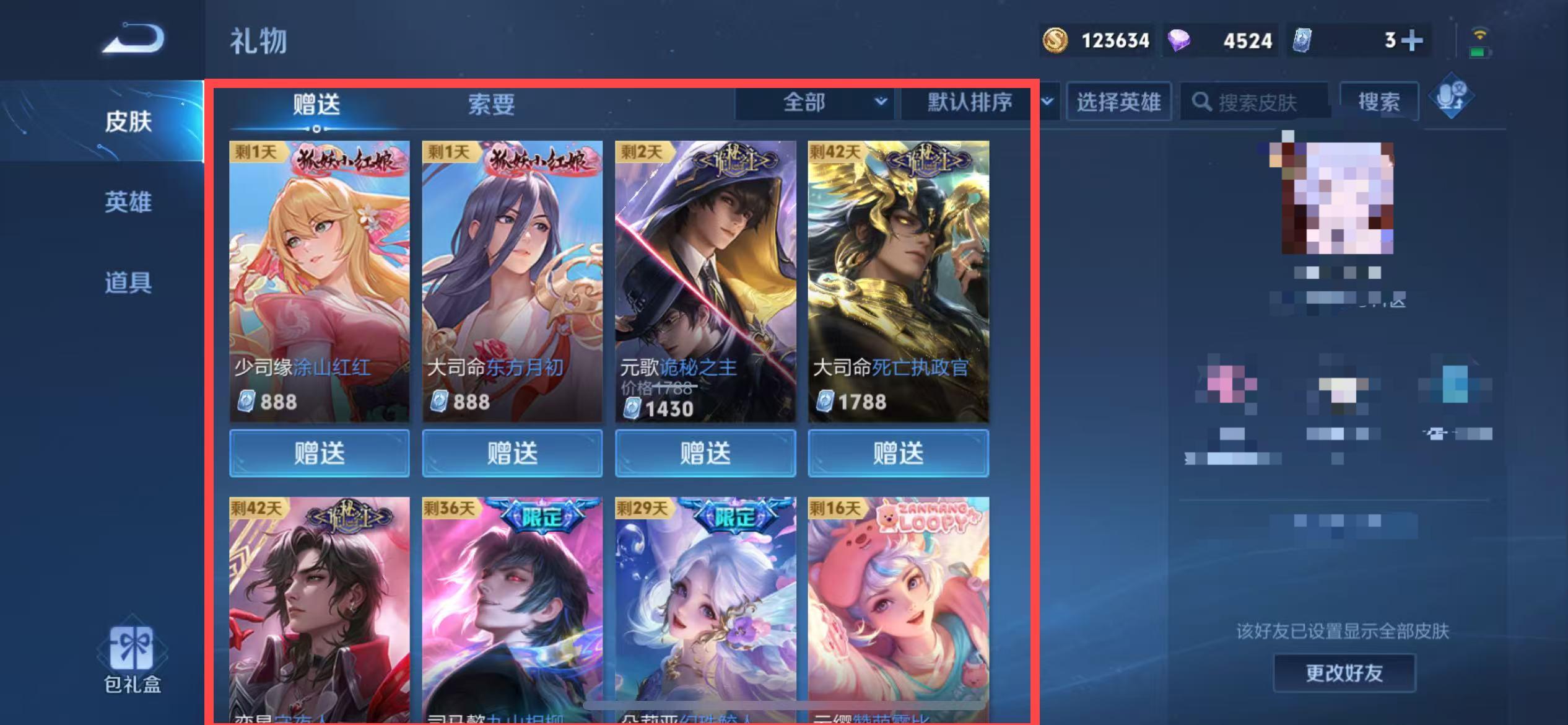1568x725 pixels.
Task: Gift the 死亡执政官 skin
Action: [x=898, y=453]
